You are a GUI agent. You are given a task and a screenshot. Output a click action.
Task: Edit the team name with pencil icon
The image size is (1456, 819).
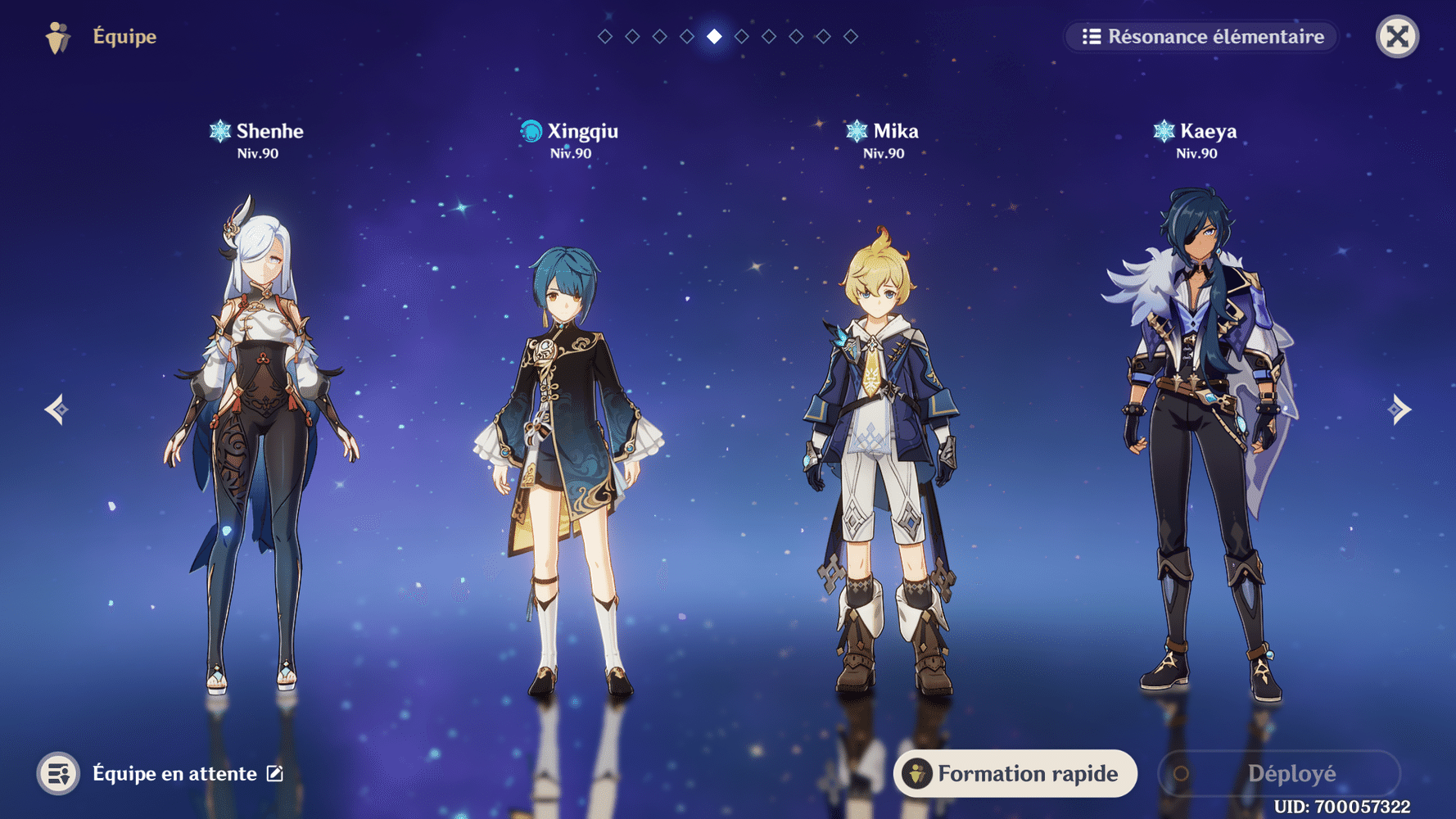275,773
